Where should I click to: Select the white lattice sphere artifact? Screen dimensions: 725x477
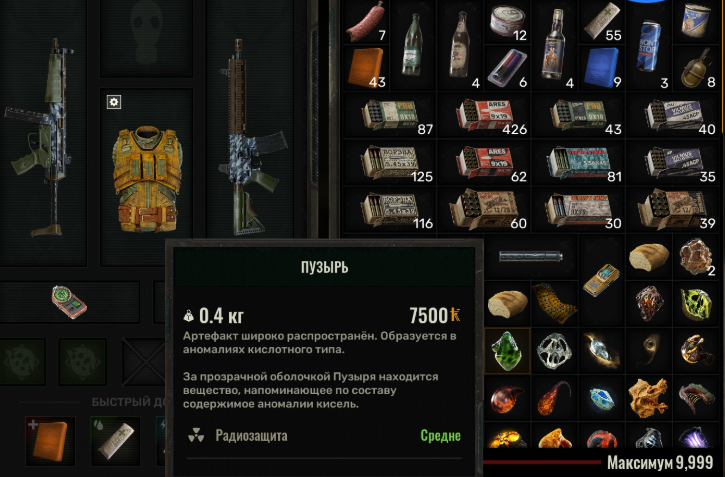click(x=554, y=350)
